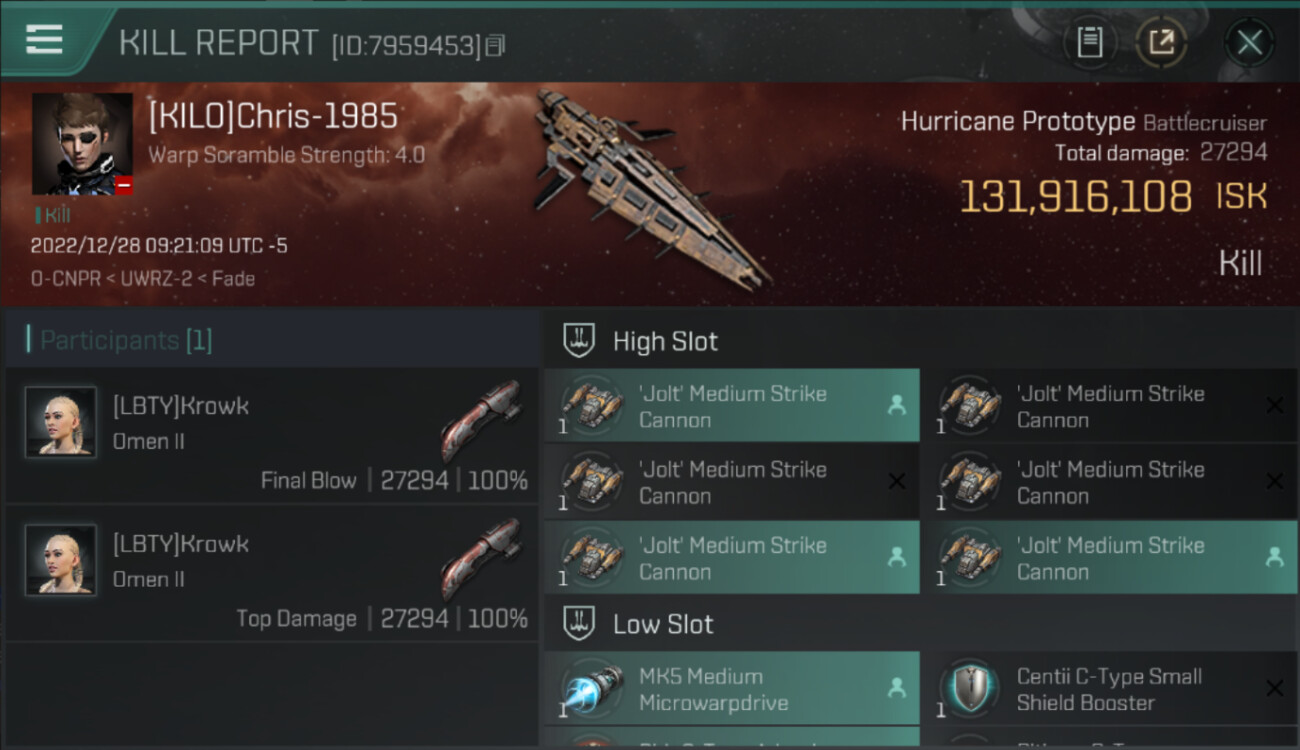Viewport: 1300px width, 750px height.
Task: Open the Participants list header
Action: pyautogui.click(x=126, y=340)
